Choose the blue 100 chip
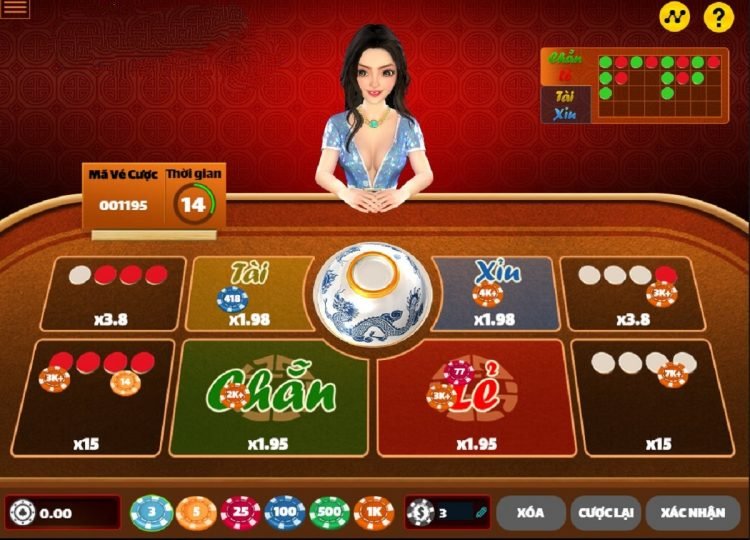The width and height of the screenshot is (750, 540). (x=285, y=513)
